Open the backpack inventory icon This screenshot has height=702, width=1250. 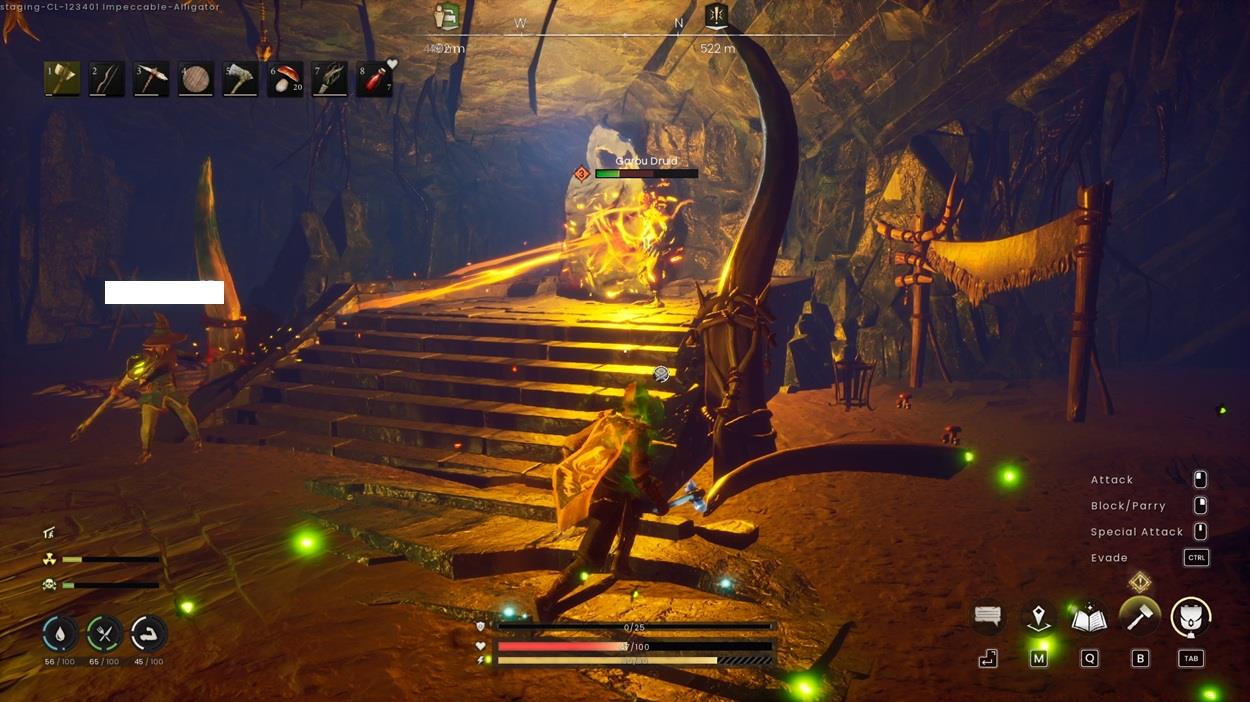tap(1190, 617)
